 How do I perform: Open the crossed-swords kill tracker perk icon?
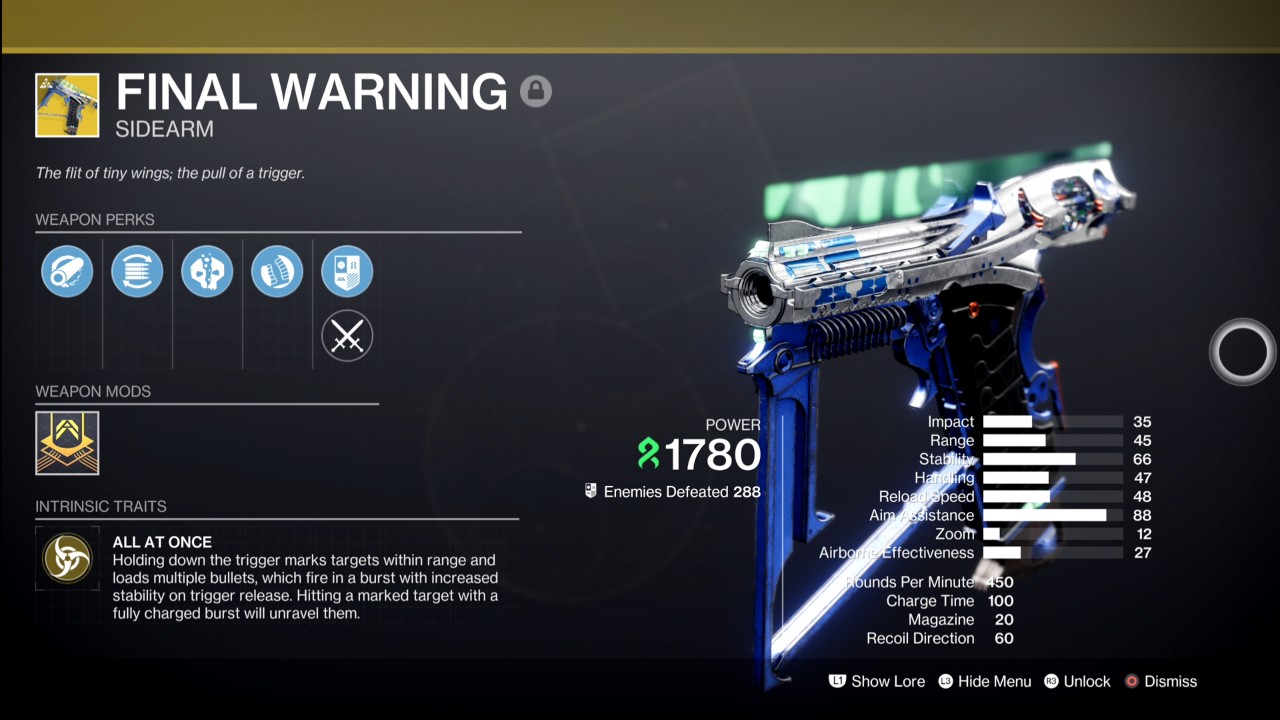click(347, 336)
